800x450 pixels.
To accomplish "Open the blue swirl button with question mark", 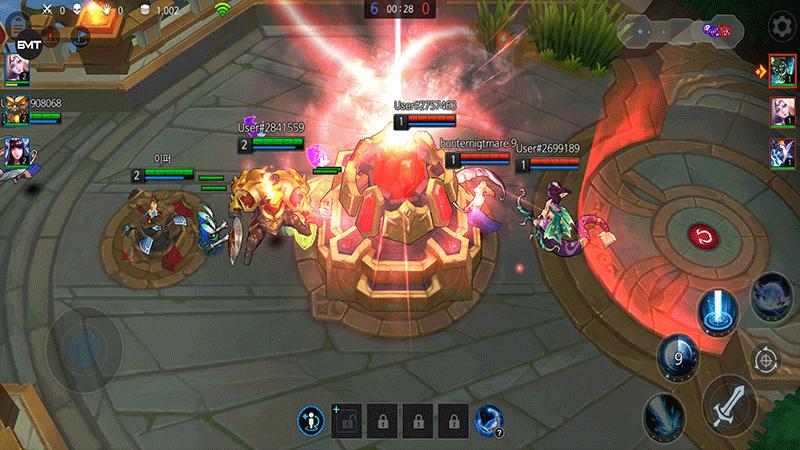I will pos(488,420).
